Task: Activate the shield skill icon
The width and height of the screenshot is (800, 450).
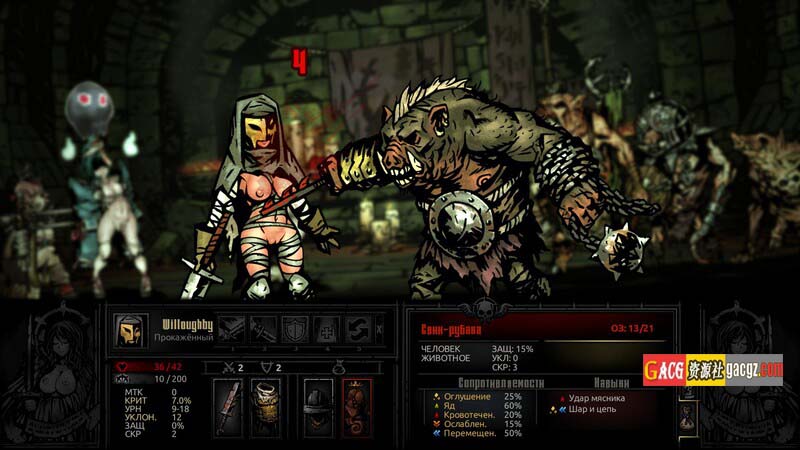Action: [295, 329]
